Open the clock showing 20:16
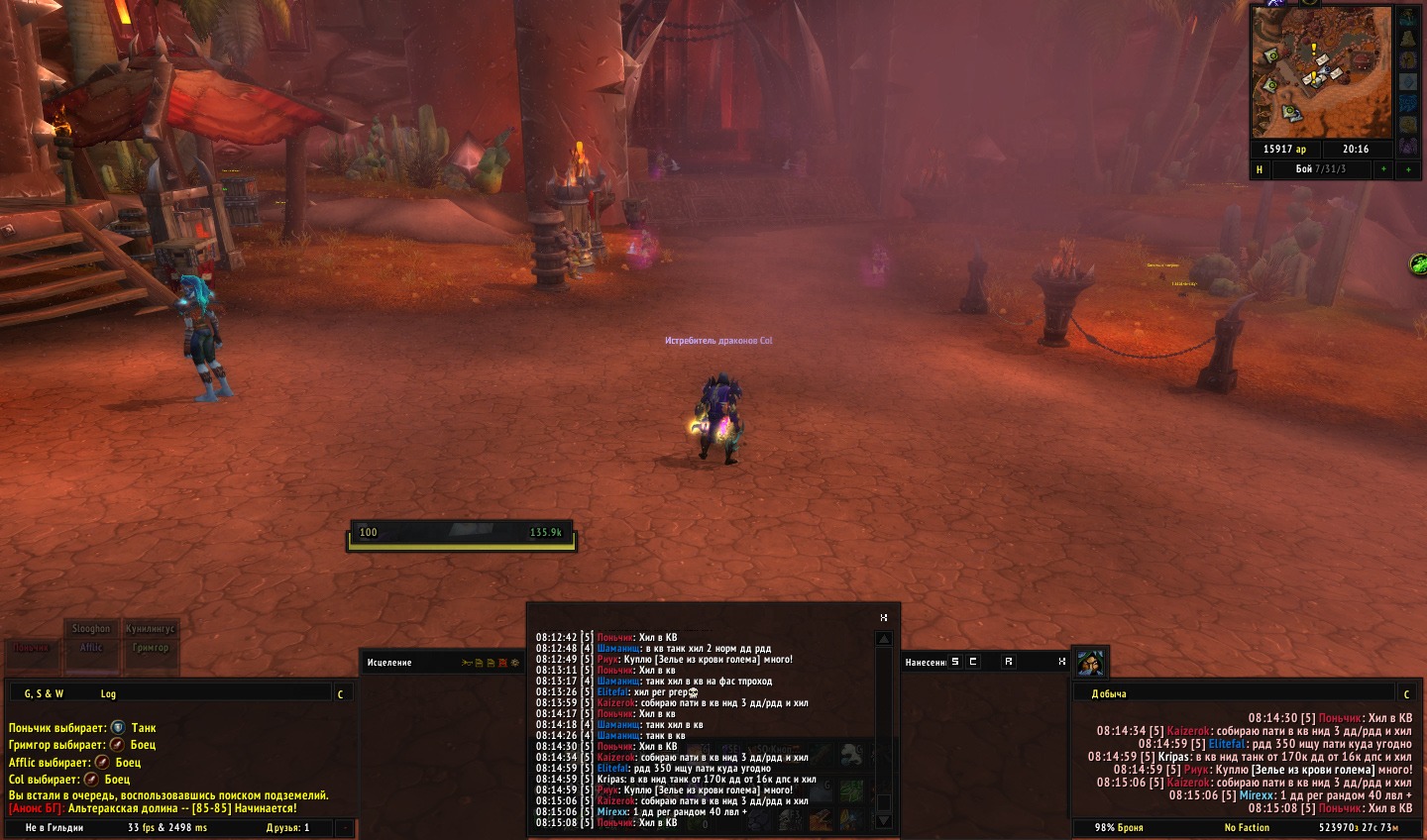Image resolution: width=1427 pixels, height=840 pixels. [1355, 149]
